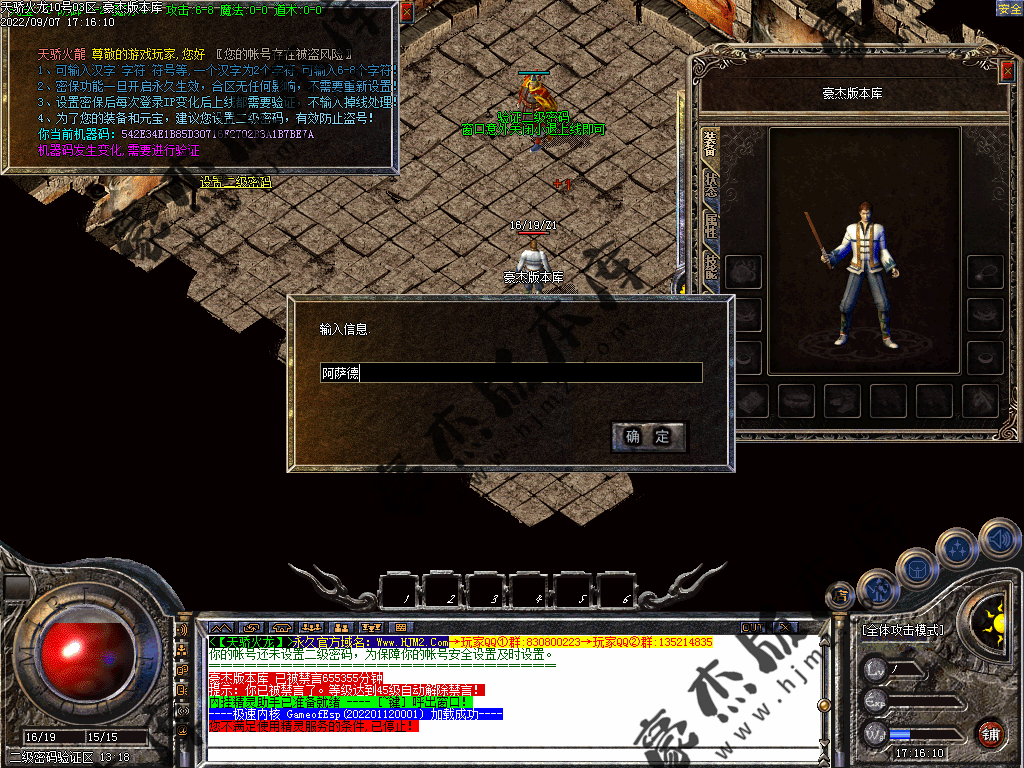Focus the 输入信息 text input field
Image resolution: width=1024 pixels, height=768 pixels.
click(x=511, y=373)
